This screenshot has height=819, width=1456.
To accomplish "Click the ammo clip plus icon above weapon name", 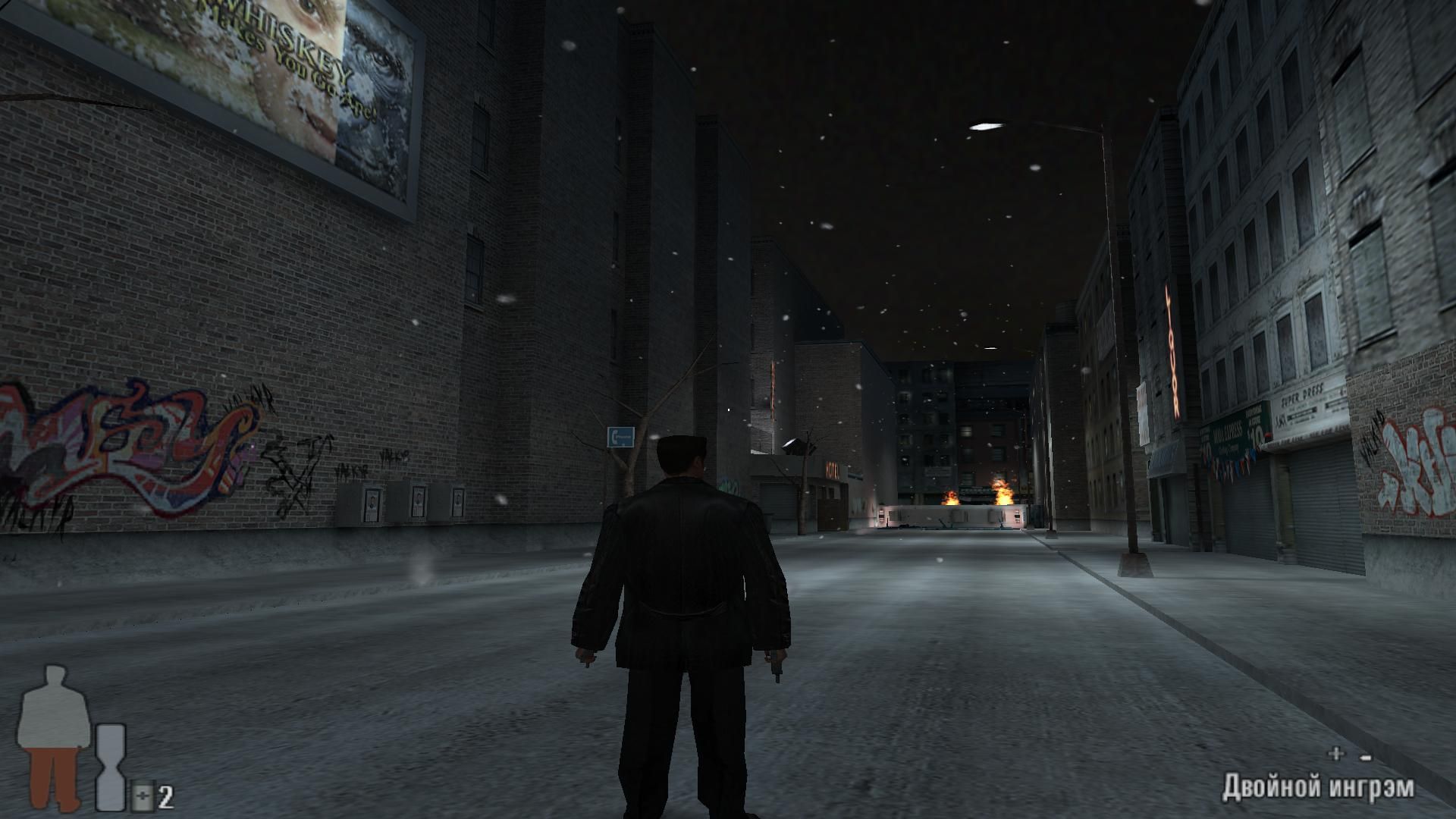I will pyautogui.click(x=1335, y=753).
